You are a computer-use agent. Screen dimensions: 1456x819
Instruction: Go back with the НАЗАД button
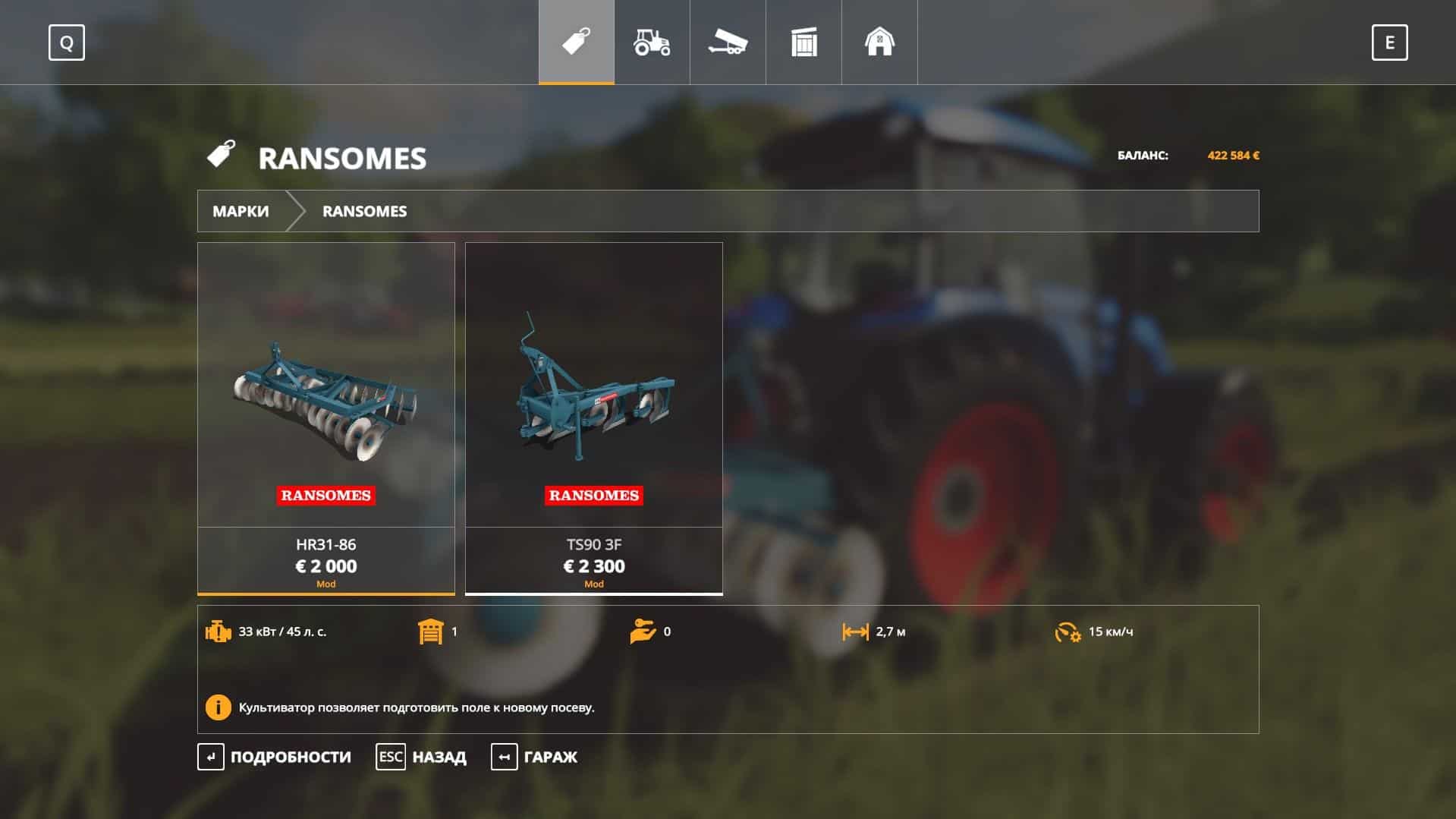pyautogui.click(x=422, y=757)
